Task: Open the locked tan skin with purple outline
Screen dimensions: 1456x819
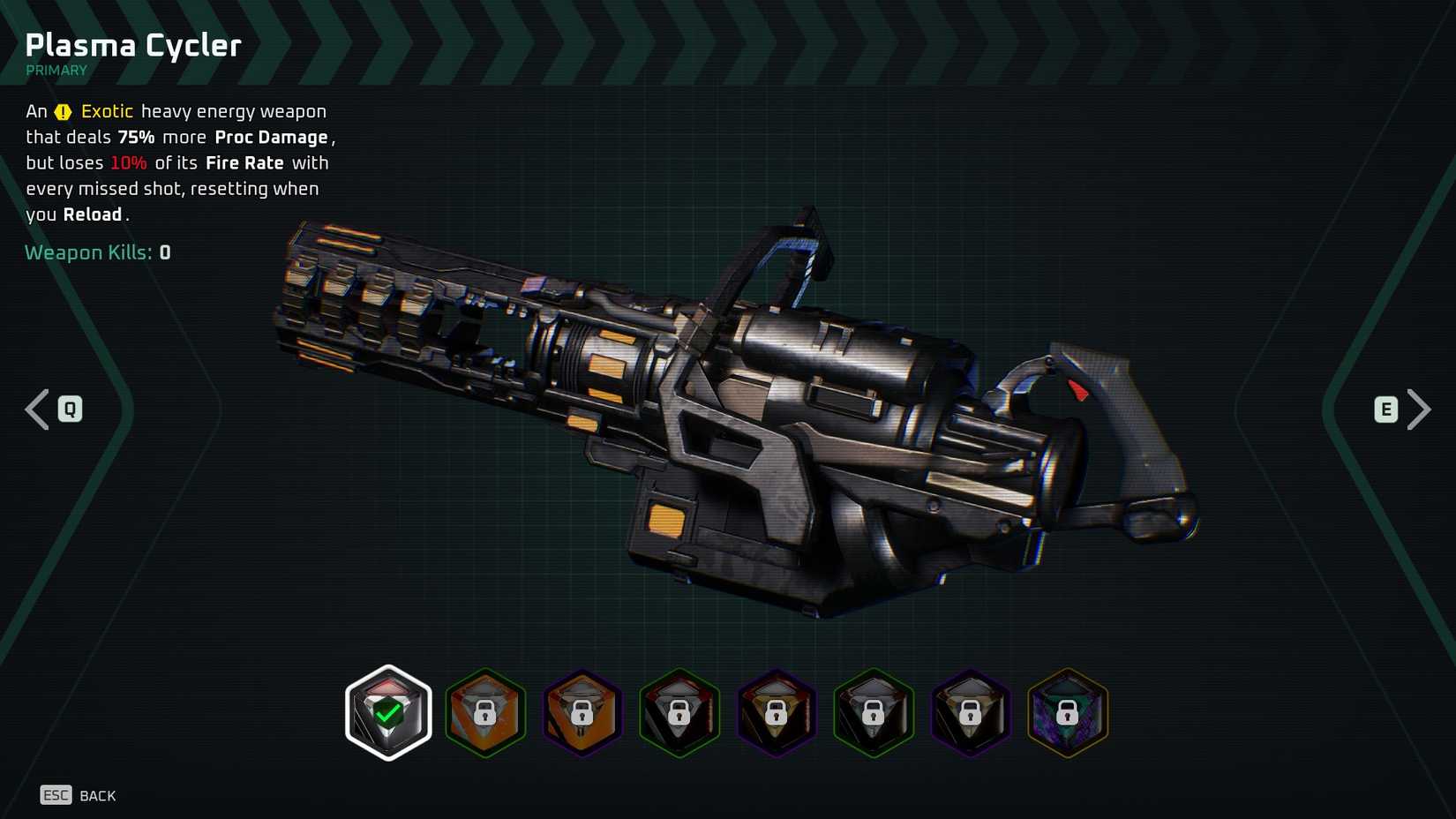Action: click(970, 713)
